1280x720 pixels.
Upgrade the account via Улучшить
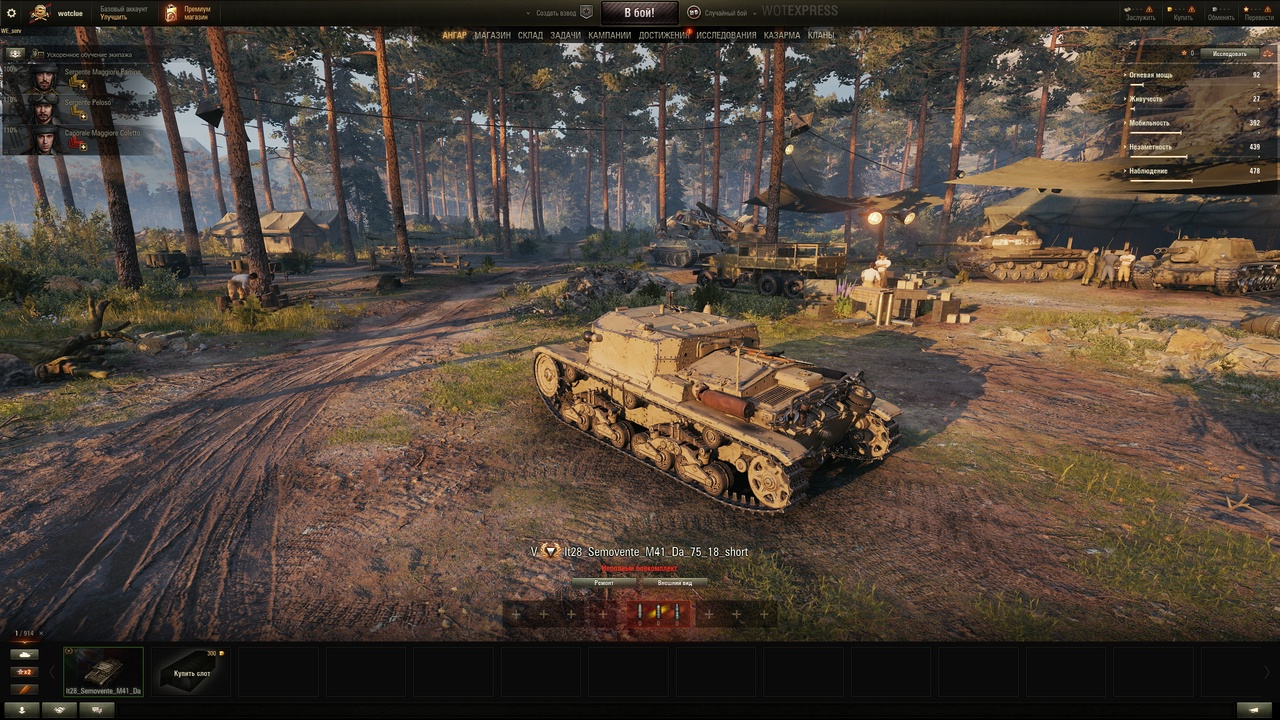[113, 18]
